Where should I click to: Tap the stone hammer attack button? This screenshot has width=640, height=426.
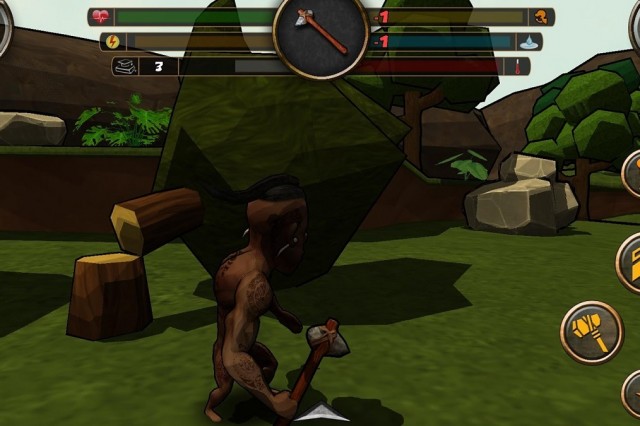click(x=591, y=332)
